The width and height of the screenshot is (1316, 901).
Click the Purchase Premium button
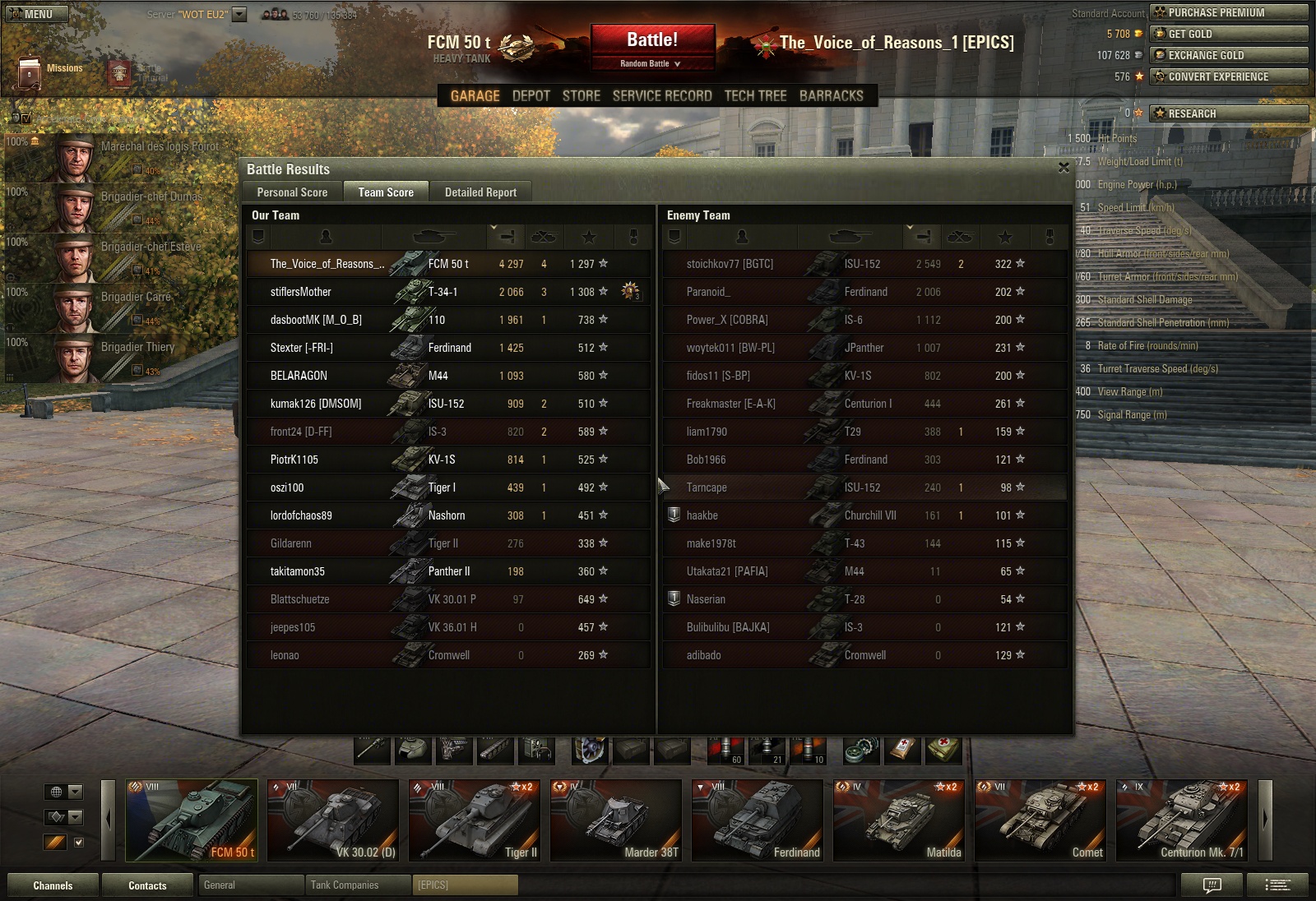click(1228, 12)
